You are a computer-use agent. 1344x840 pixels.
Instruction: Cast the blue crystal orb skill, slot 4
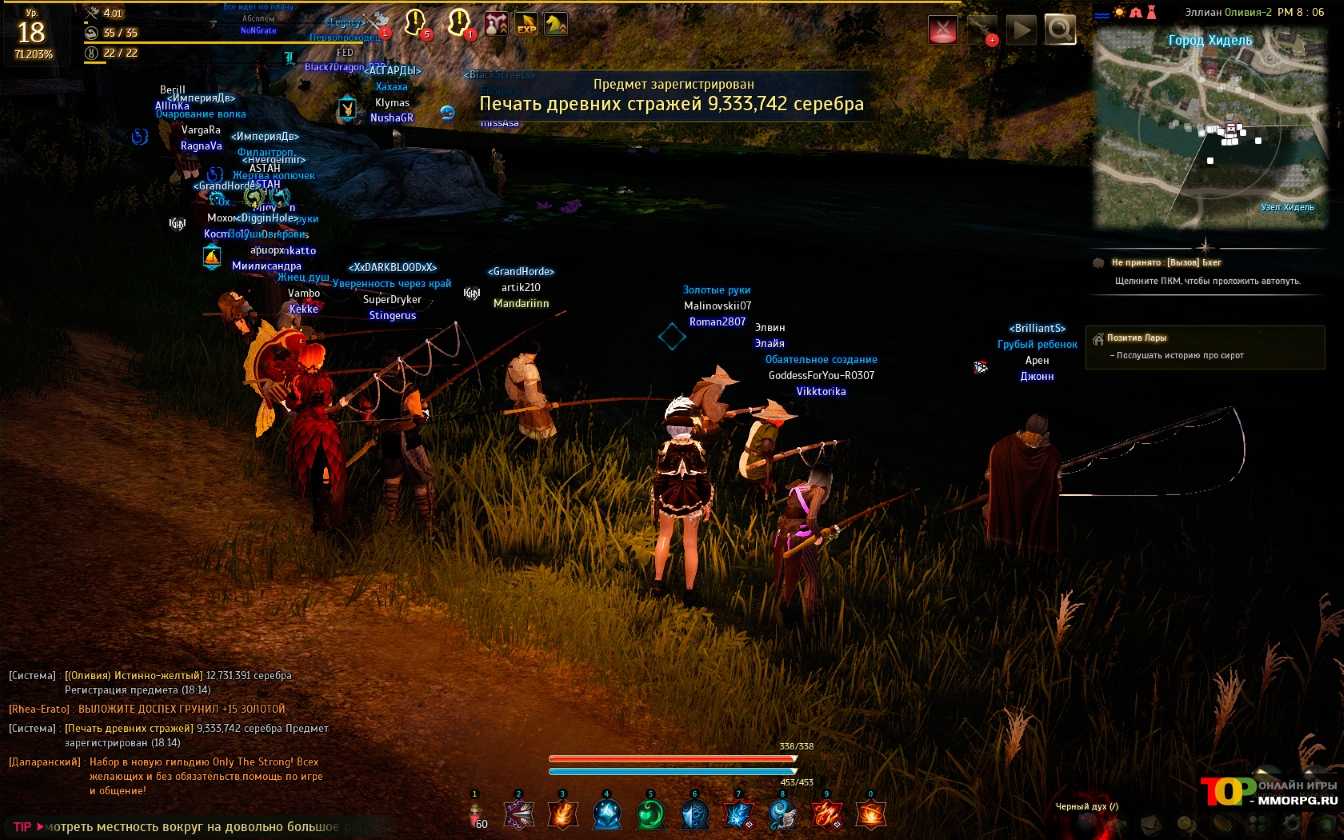click(607, 815)
